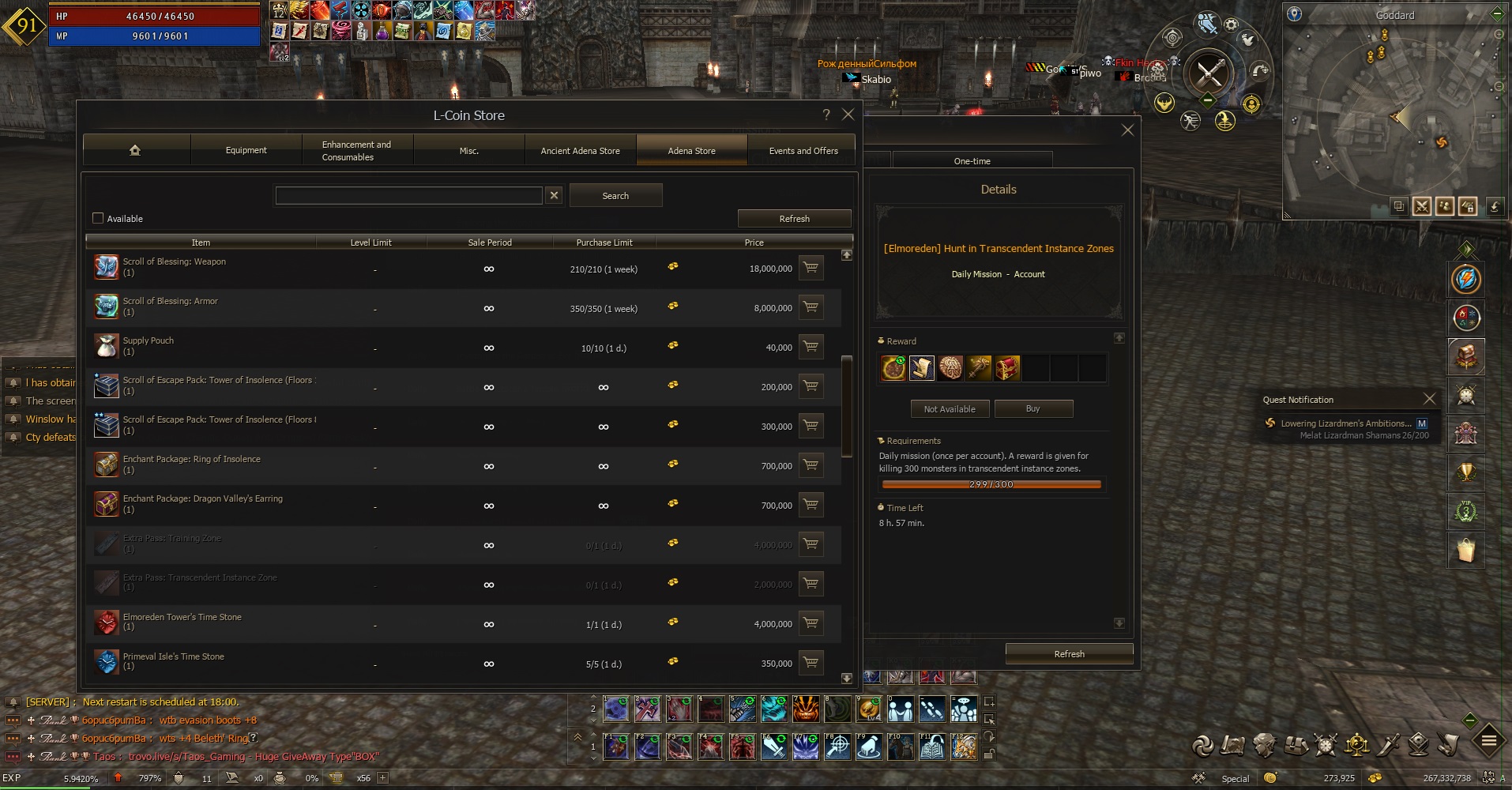Open the Events and Offers tab
The image size is (1512, 790).
[x=803, y=150]
